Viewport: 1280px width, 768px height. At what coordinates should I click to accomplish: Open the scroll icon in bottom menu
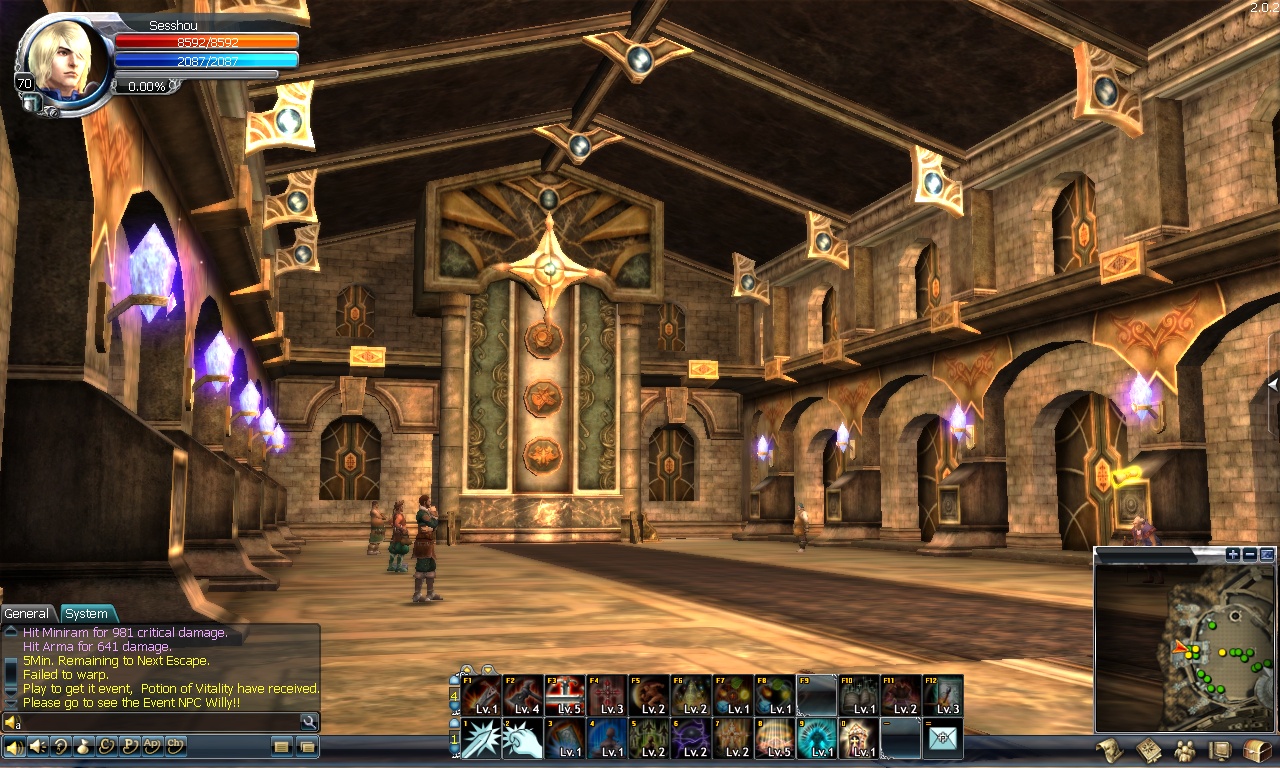click(1108, 749)
